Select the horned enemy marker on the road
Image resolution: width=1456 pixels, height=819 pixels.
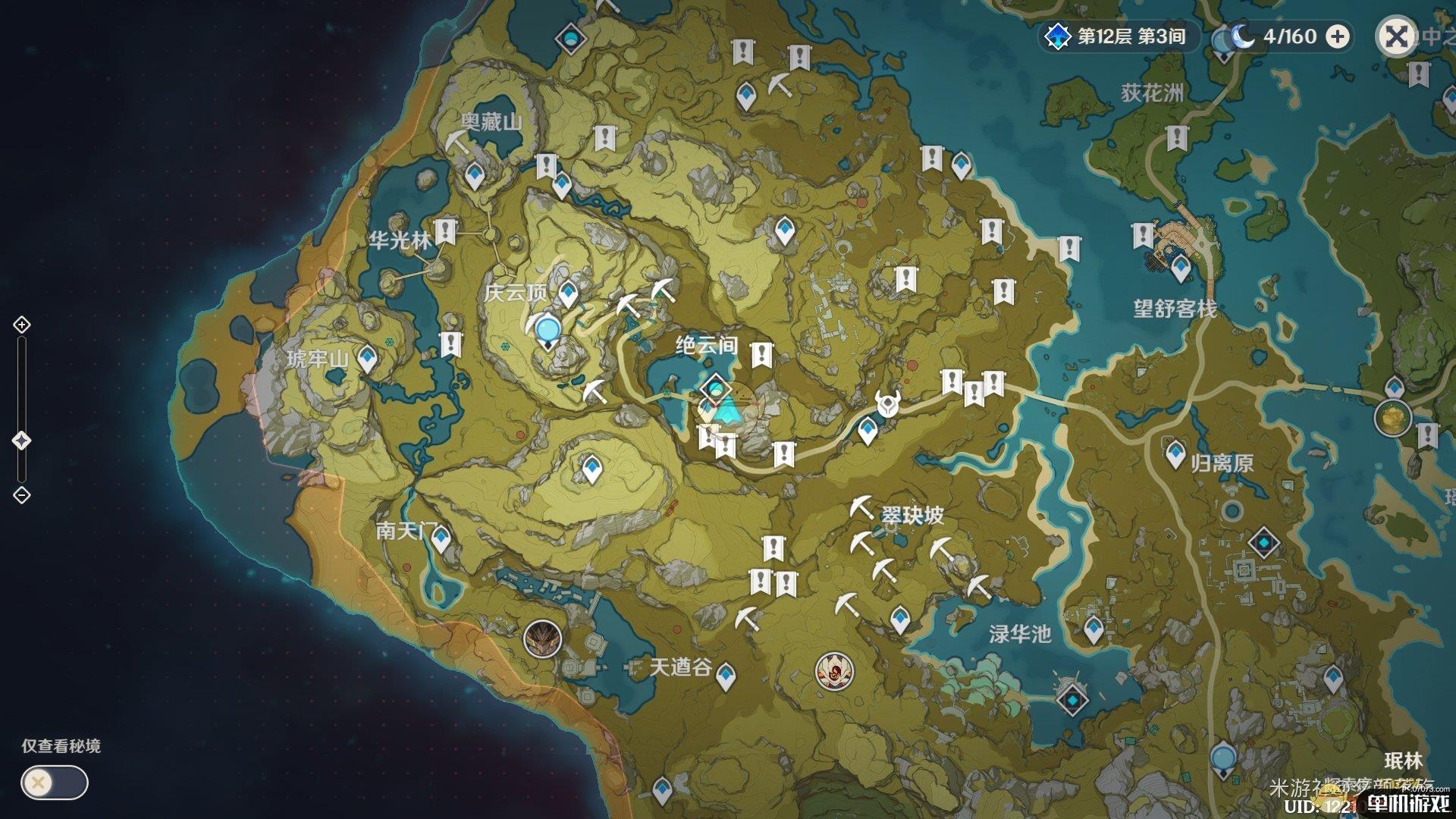(886, 403)
